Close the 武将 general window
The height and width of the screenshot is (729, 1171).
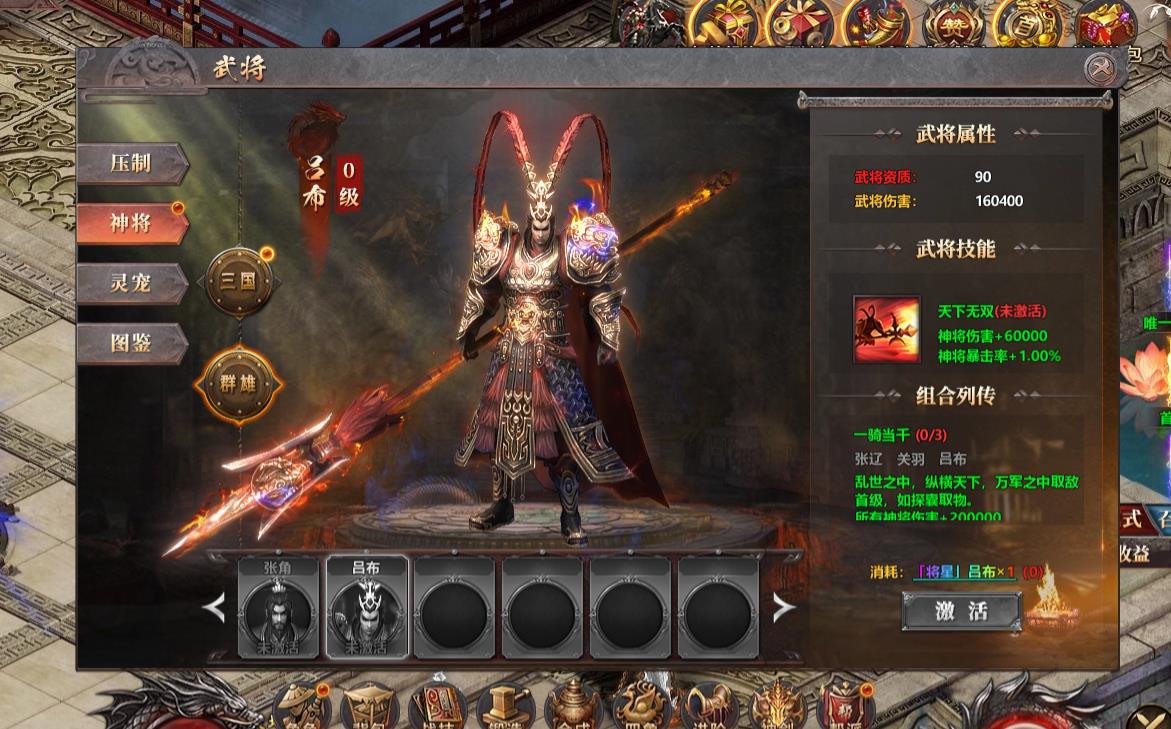tap(1099, 68)
